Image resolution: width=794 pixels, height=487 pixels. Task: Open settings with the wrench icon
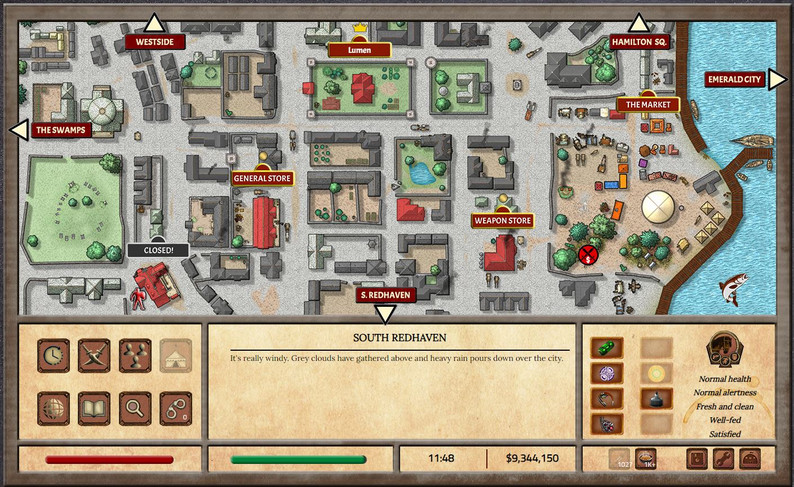723,459
